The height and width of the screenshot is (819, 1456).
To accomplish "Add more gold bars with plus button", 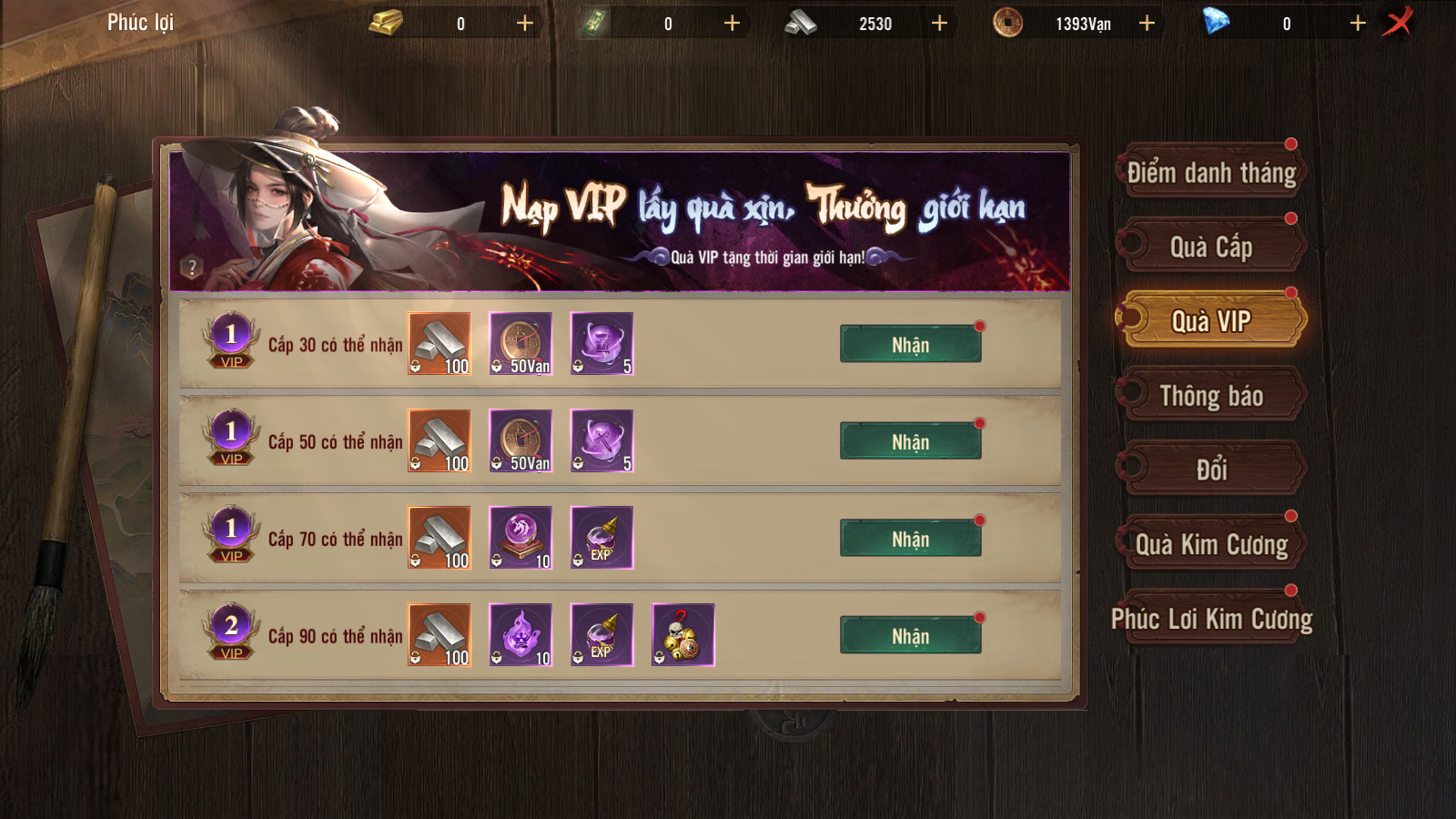I will tap(525, 23).
